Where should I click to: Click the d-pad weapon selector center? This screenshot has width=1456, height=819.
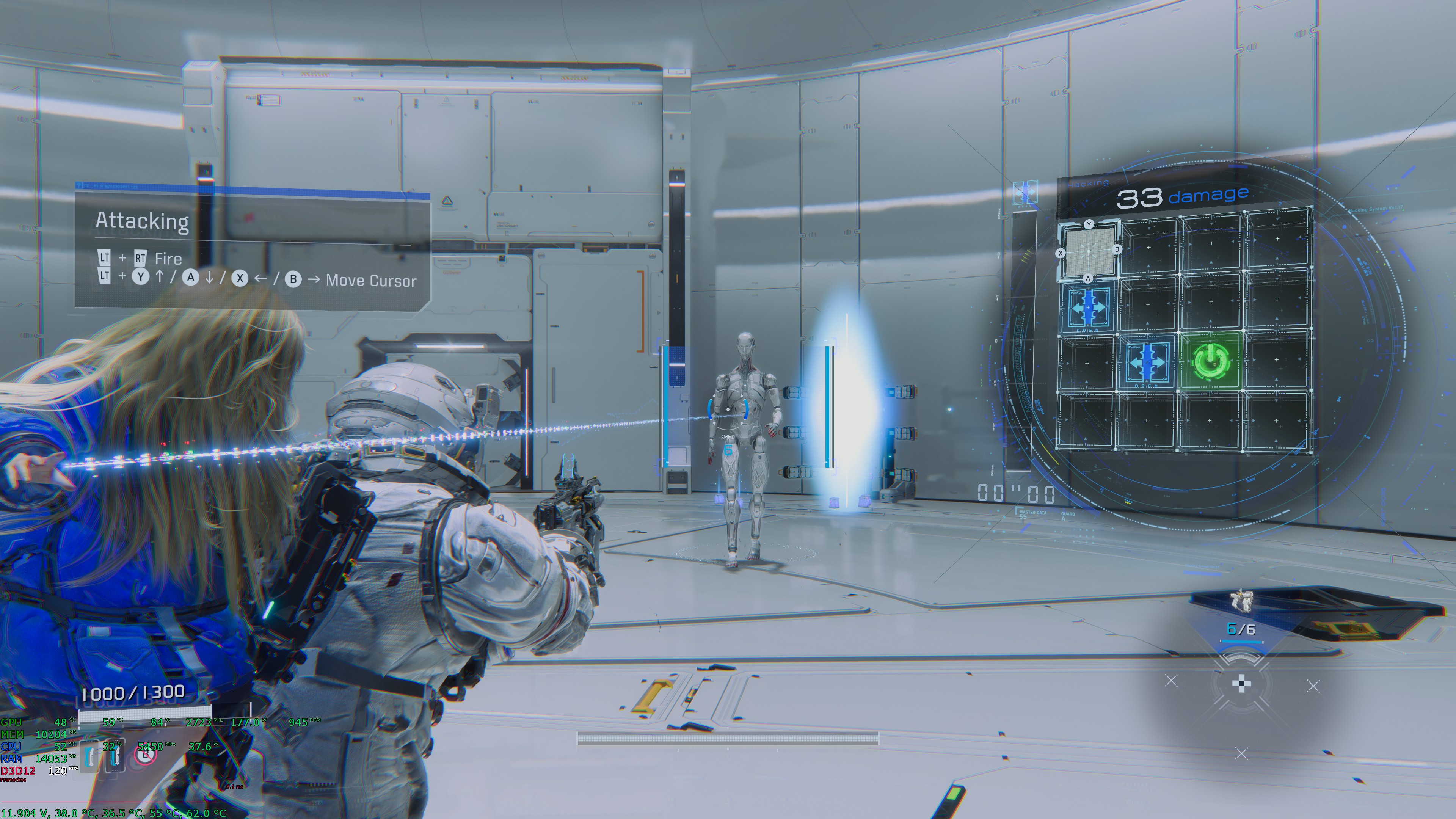(x=1241, y=684)
